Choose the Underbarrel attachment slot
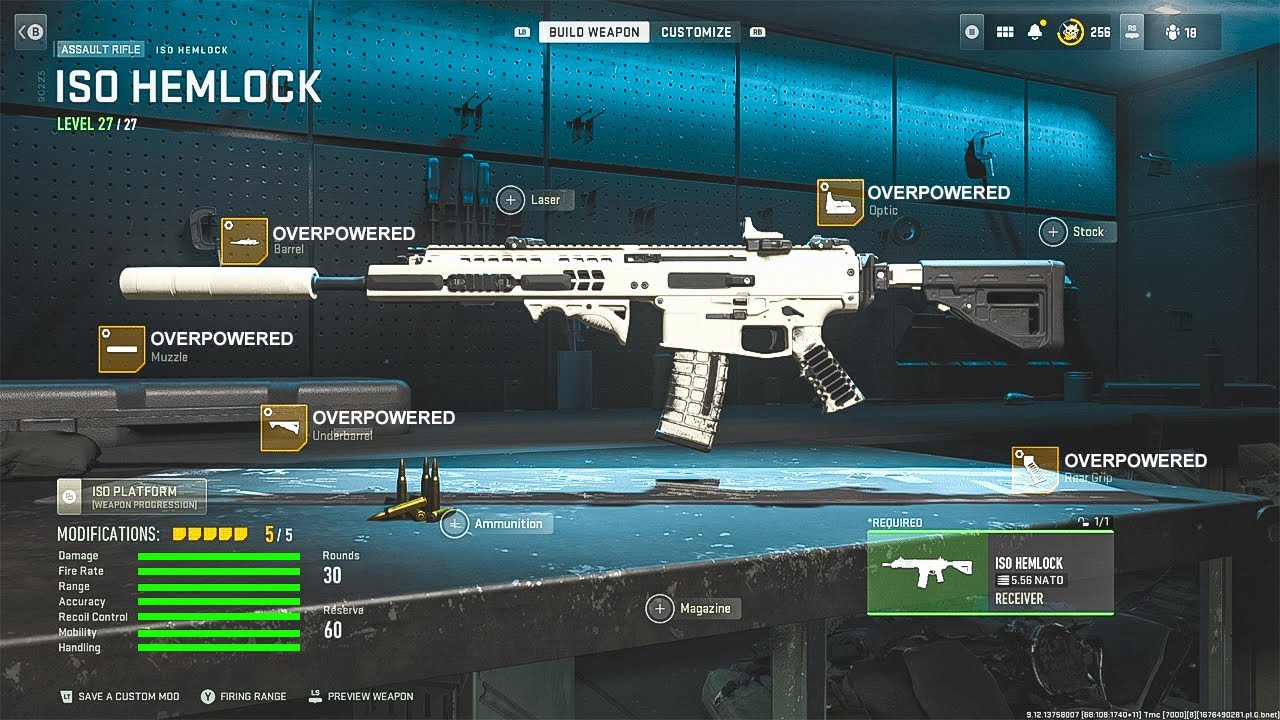The height and width of the screenshot is (720, 1280). tap(284, 427)
